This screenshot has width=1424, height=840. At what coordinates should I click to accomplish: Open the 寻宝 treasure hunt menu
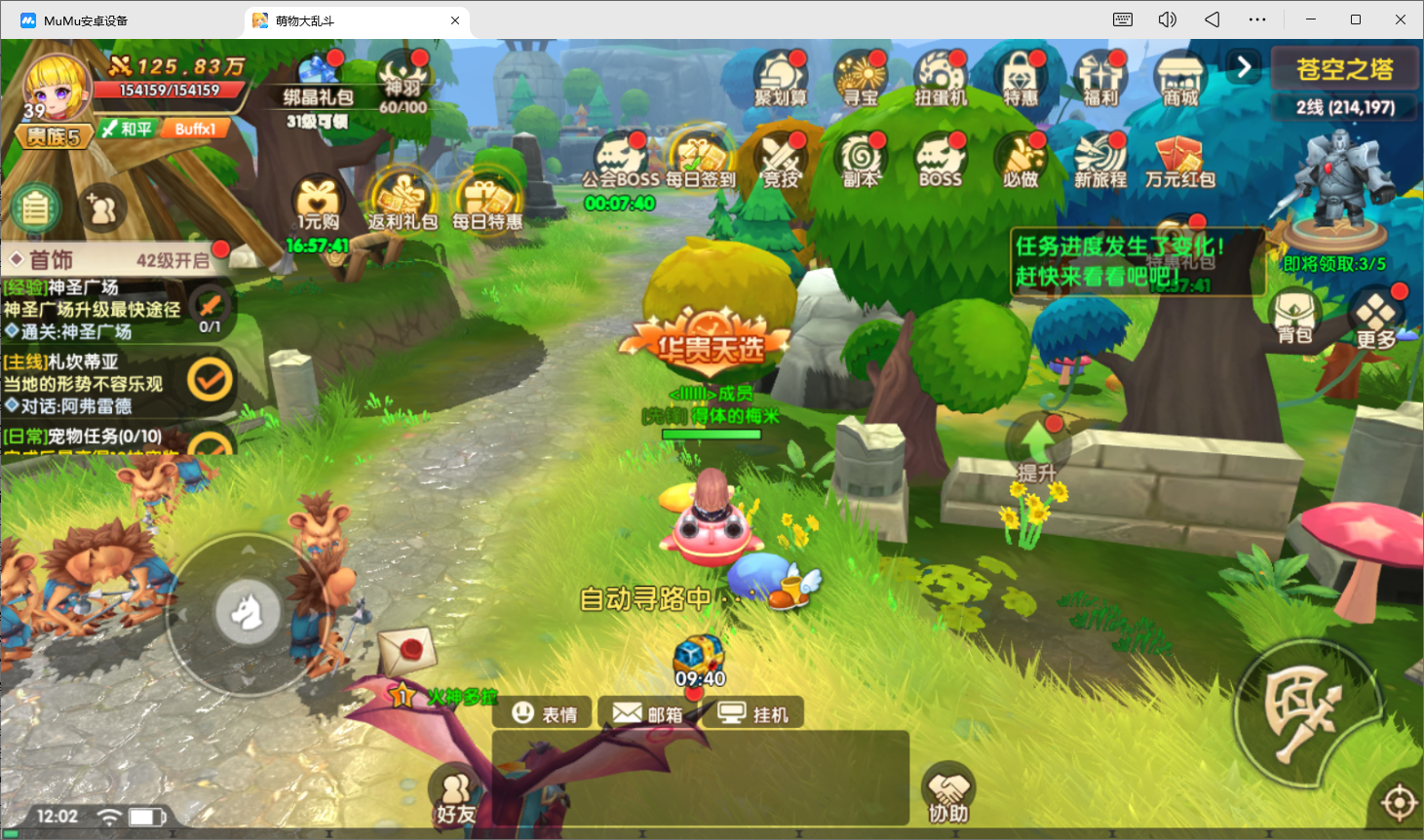coord(861,78)
